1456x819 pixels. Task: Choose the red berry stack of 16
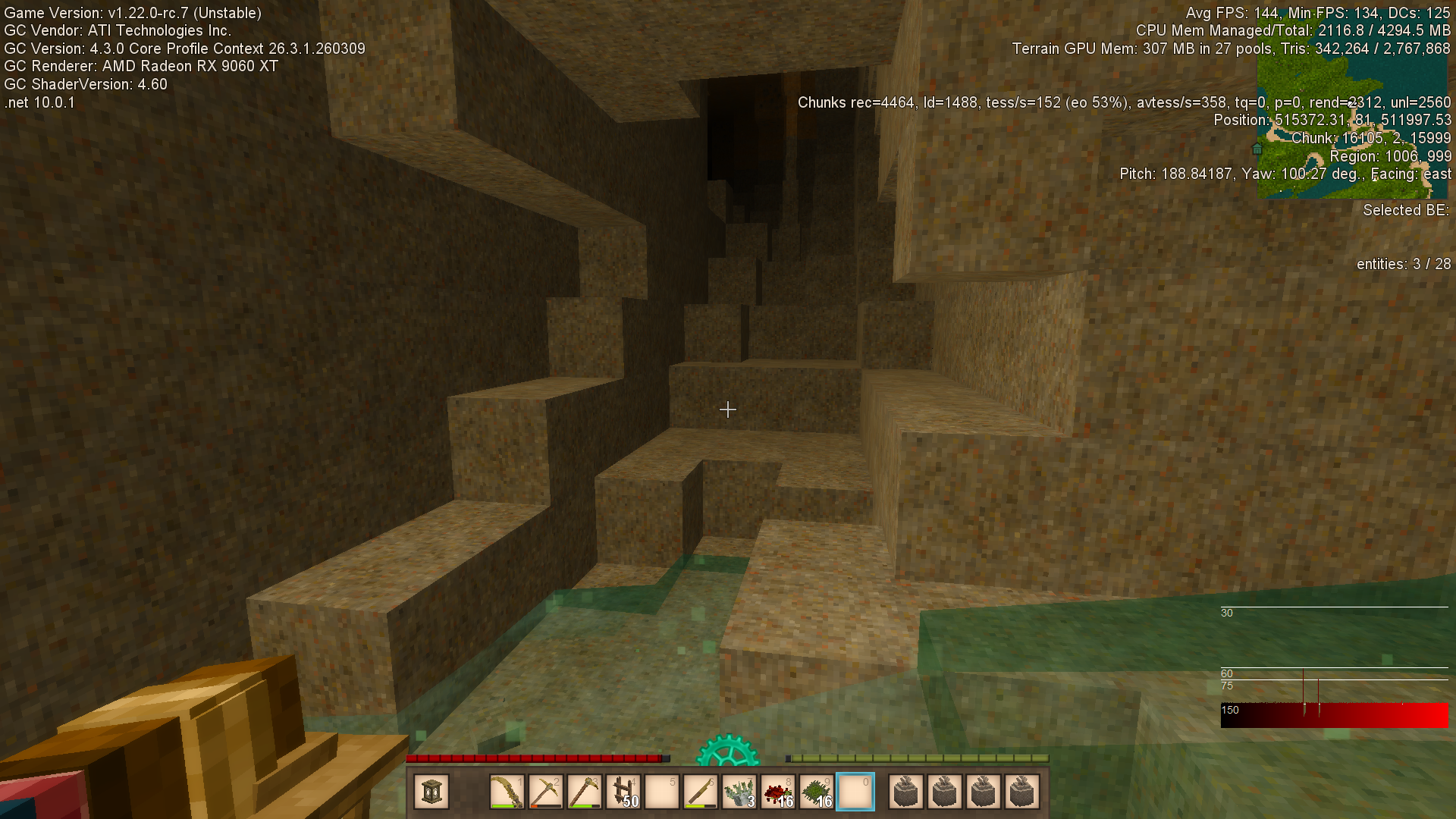point(778,792)
